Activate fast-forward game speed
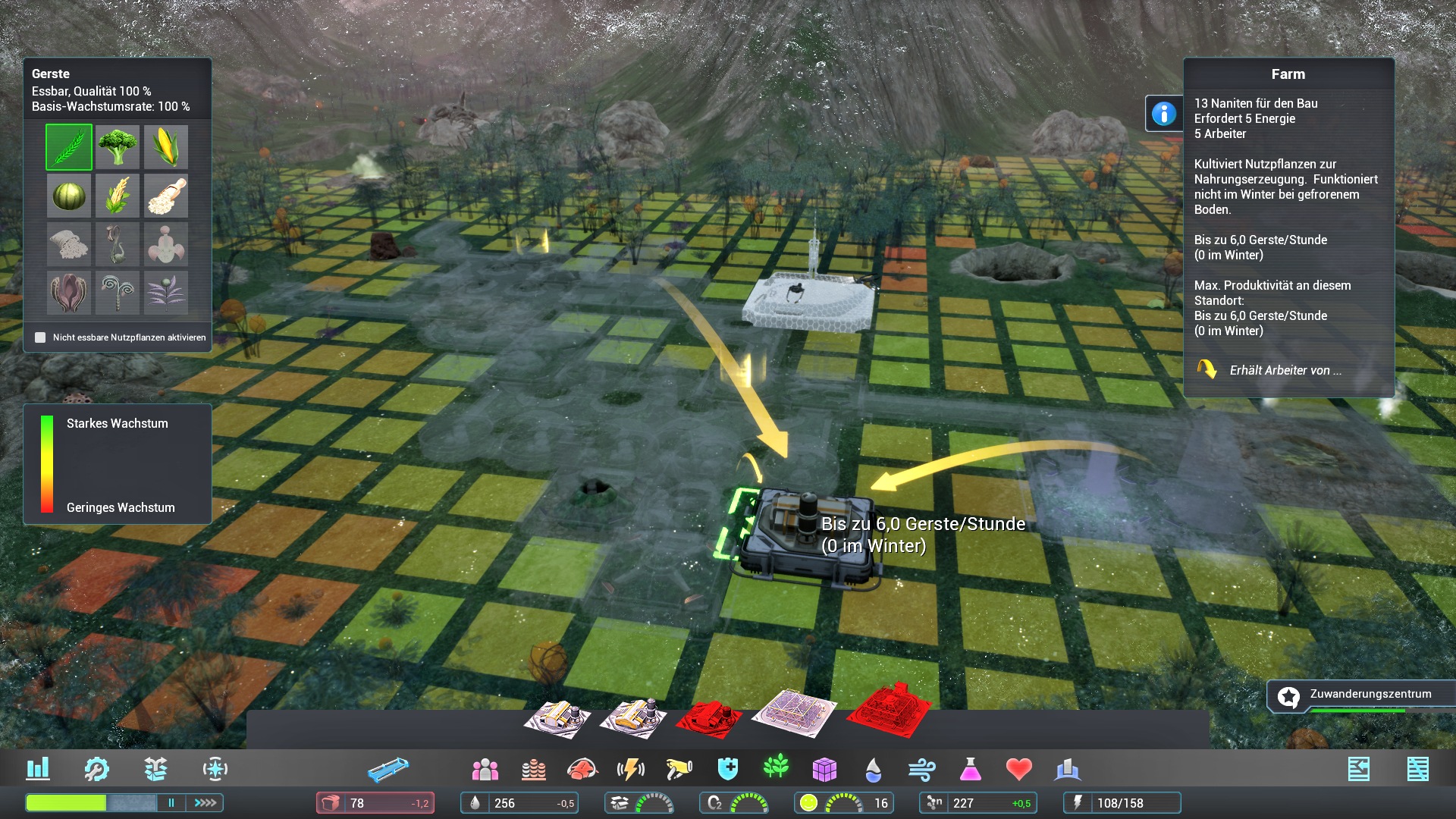This screenshot has width=1456, height=819. 206,802
